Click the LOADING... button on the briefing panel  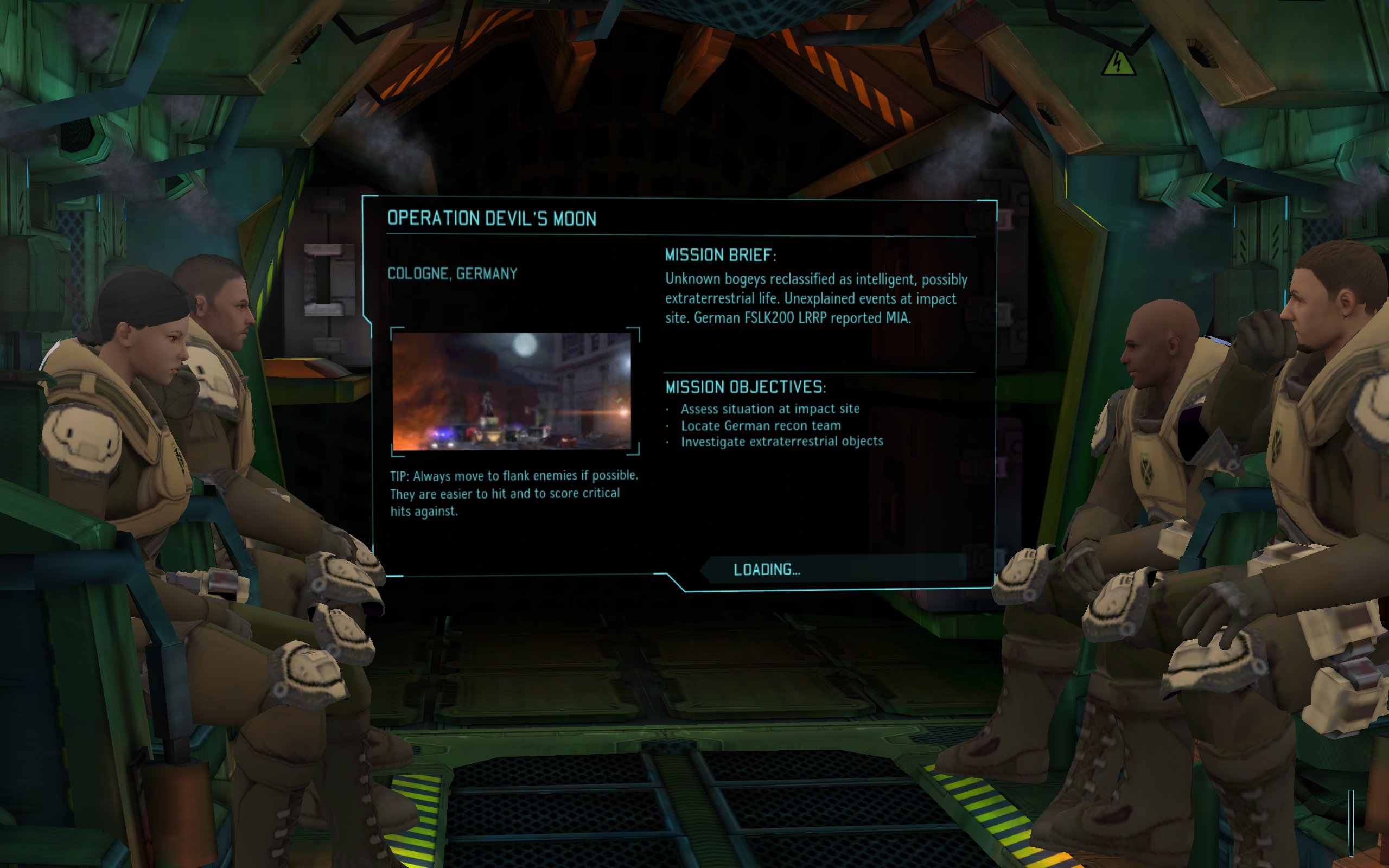click(767, 570)
